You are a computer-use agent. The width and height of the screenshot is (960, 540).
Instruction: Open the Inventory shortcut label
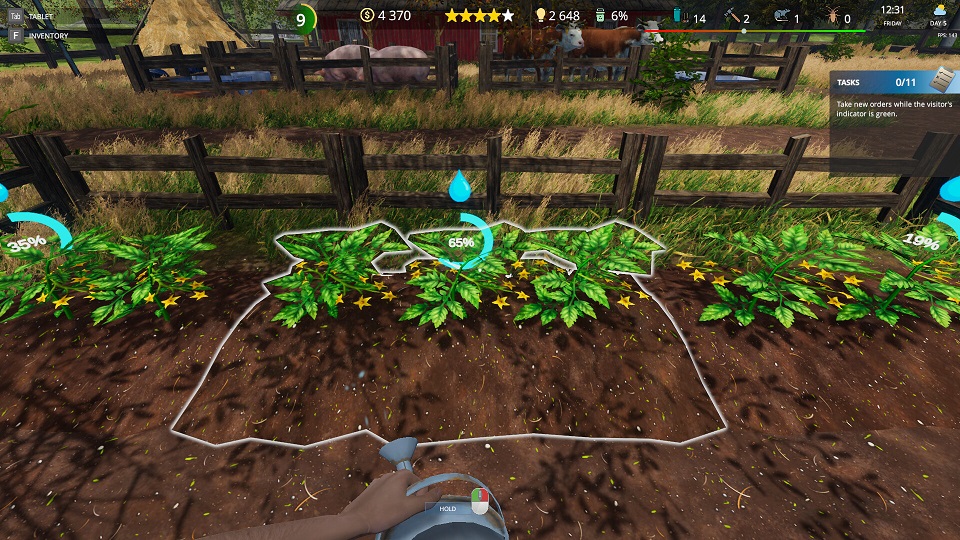point(48,35)
